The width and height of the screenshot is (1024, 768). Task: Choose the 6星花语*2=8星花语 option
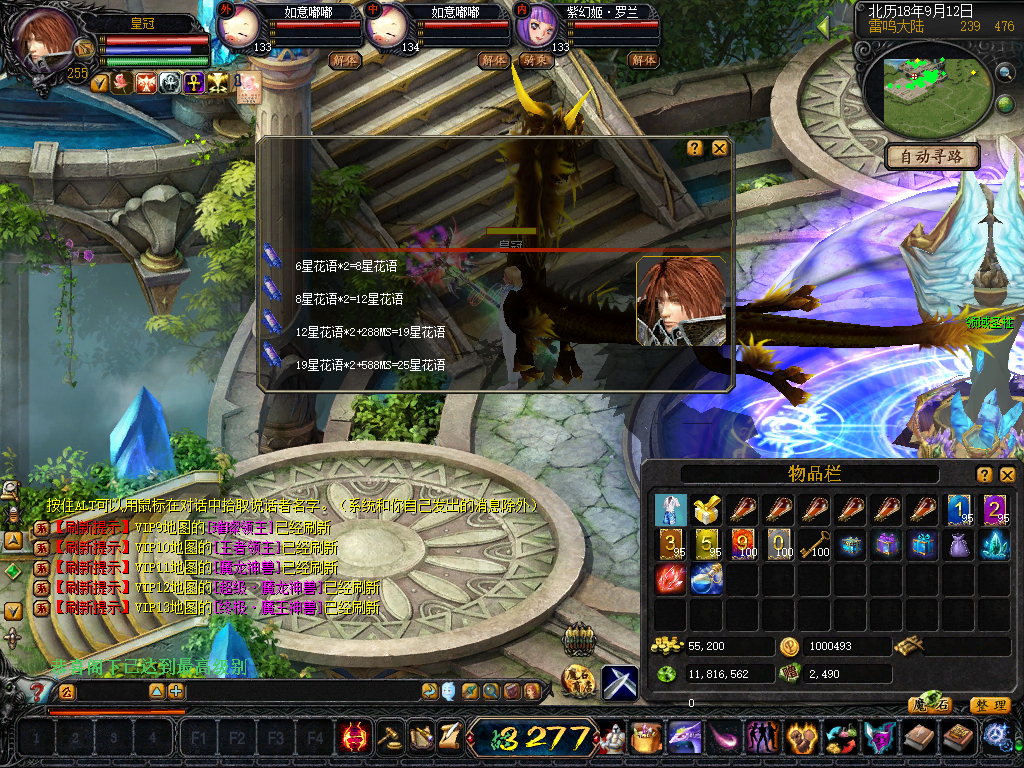click(345, 266)
